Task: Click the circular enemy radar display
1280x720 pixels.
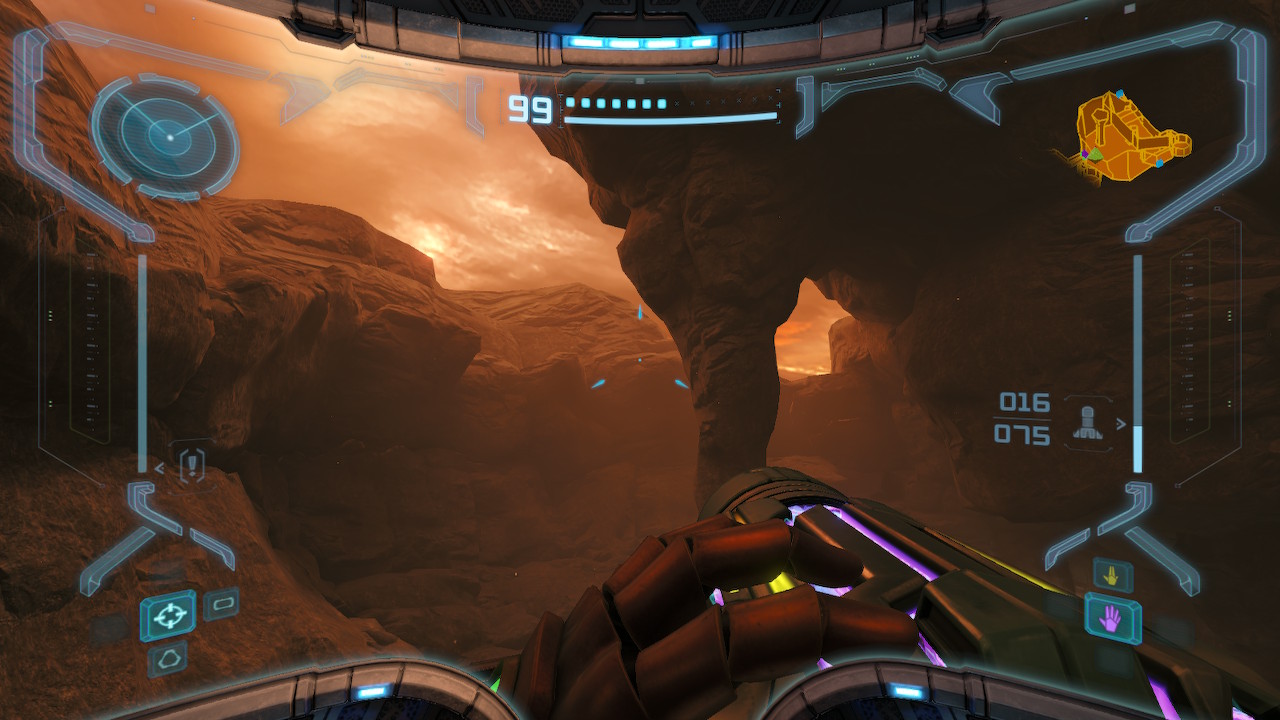Action: pyautogui.click(x=166, y=135)
